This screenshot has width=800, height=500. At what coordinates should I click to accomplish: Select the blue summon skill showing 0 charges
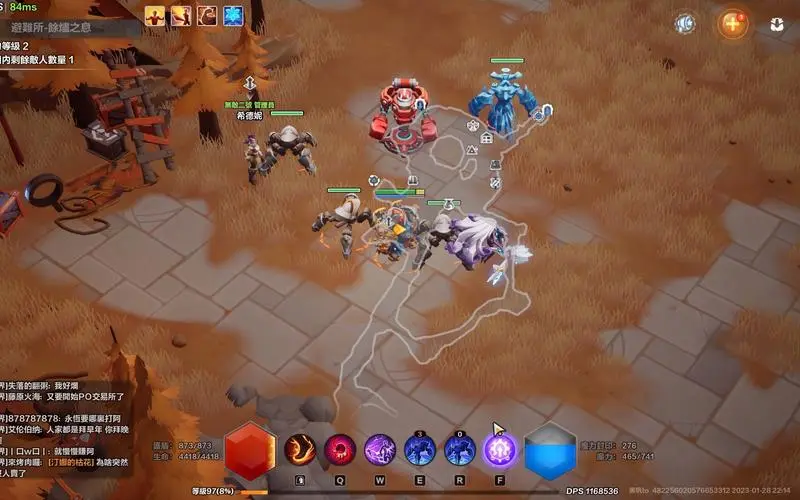pyautogui.click(x=459, y=449)
